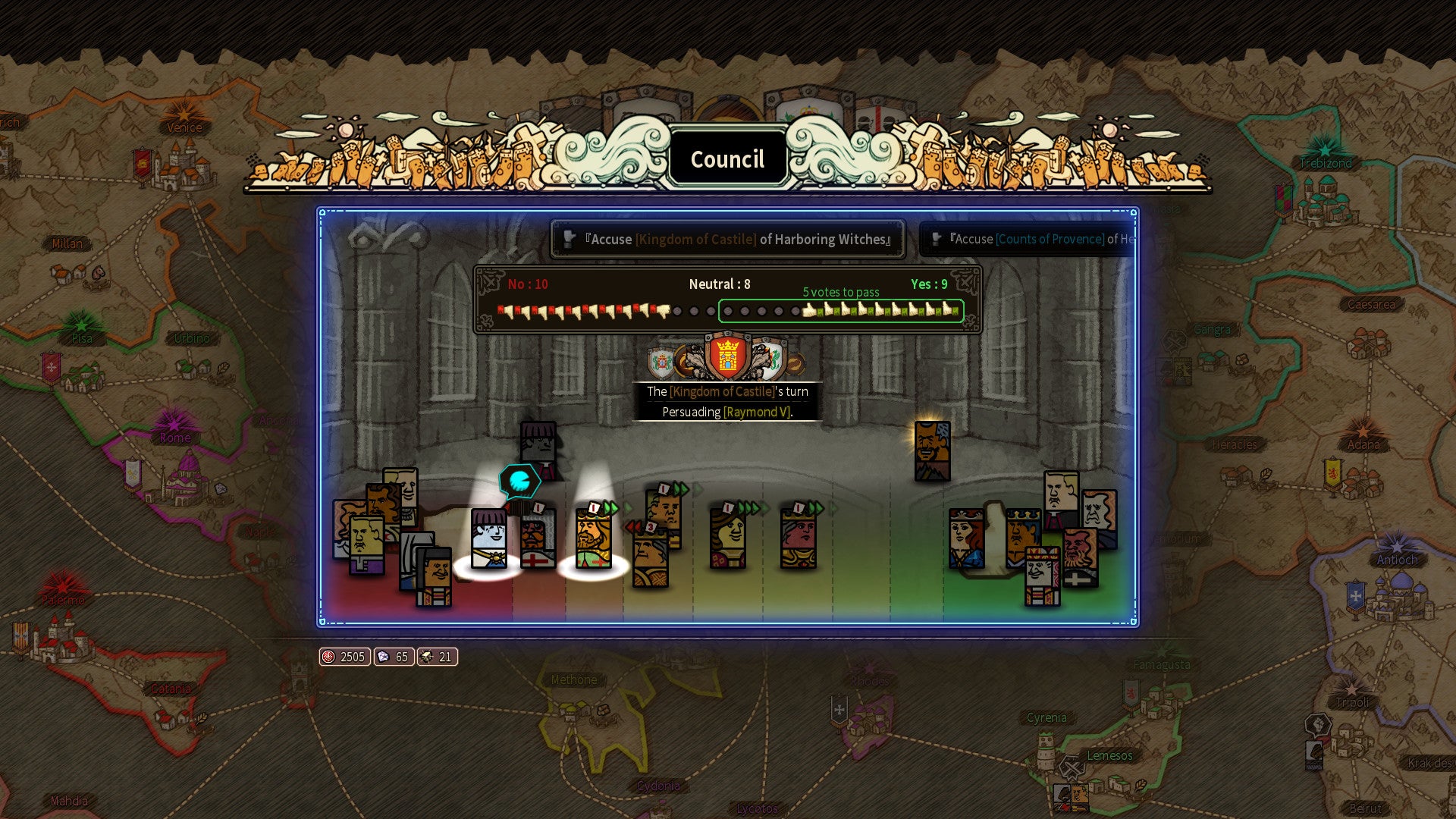Screen dimensions: 1456x819
Task: Select the pale blue-faced persuader character card
Action: click(488, 539)
